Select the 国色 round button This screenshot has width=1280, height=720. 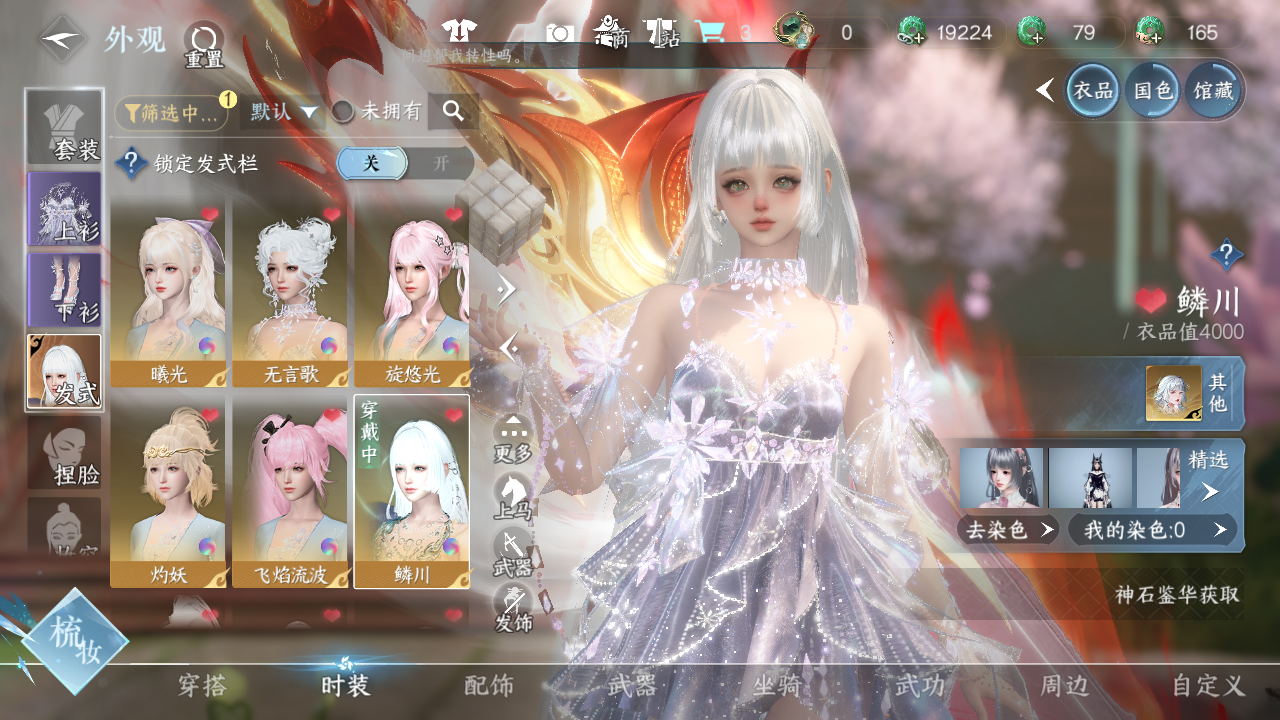[x=1153, y=91]
